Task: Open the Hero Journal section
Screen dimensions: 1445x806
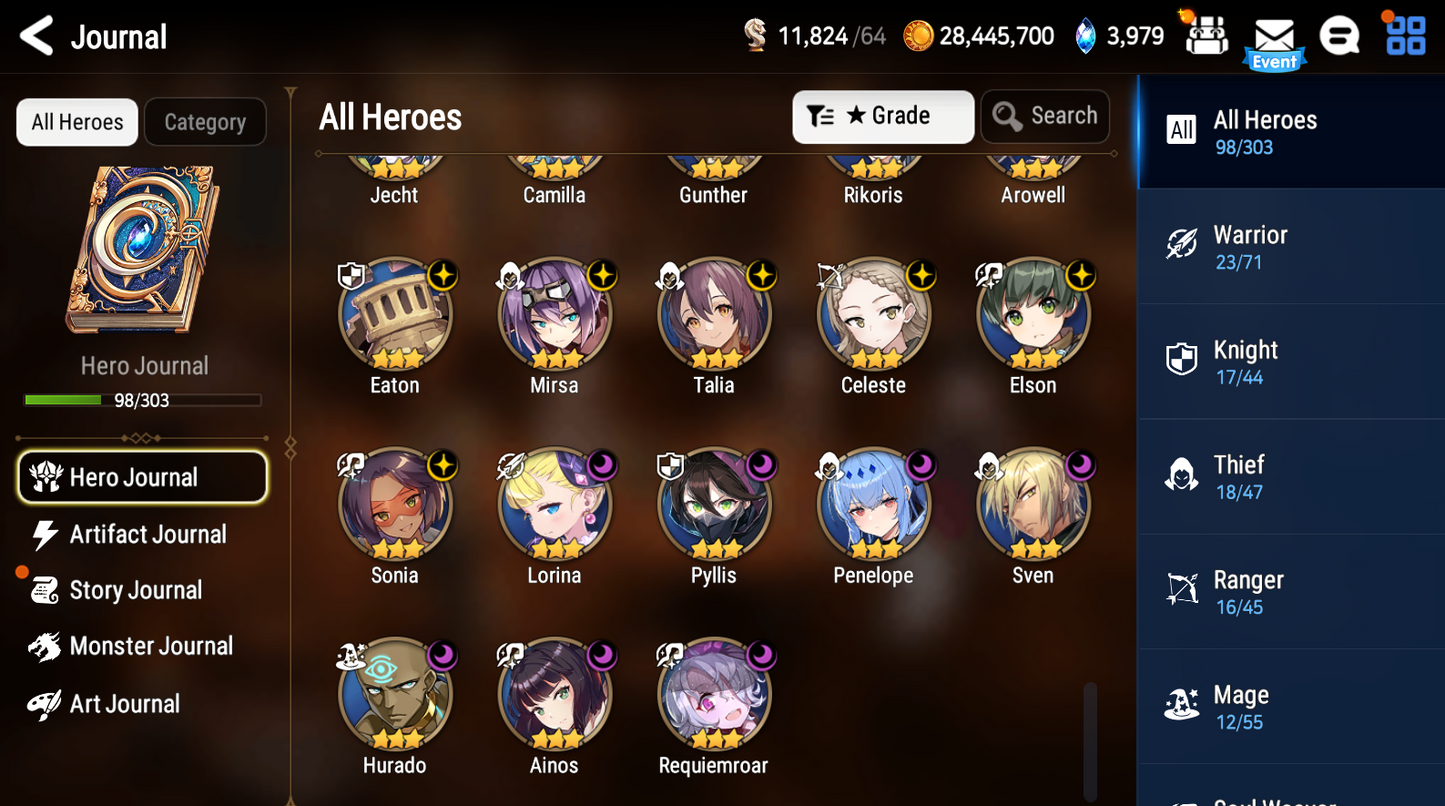Action: tap(142, 477)
